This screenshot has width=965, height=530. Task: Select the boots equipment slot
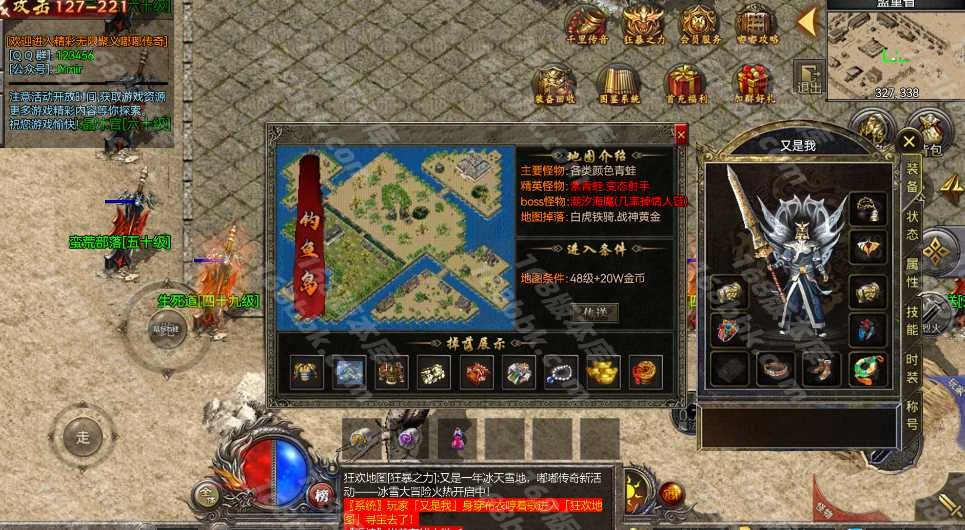(821, 369)
